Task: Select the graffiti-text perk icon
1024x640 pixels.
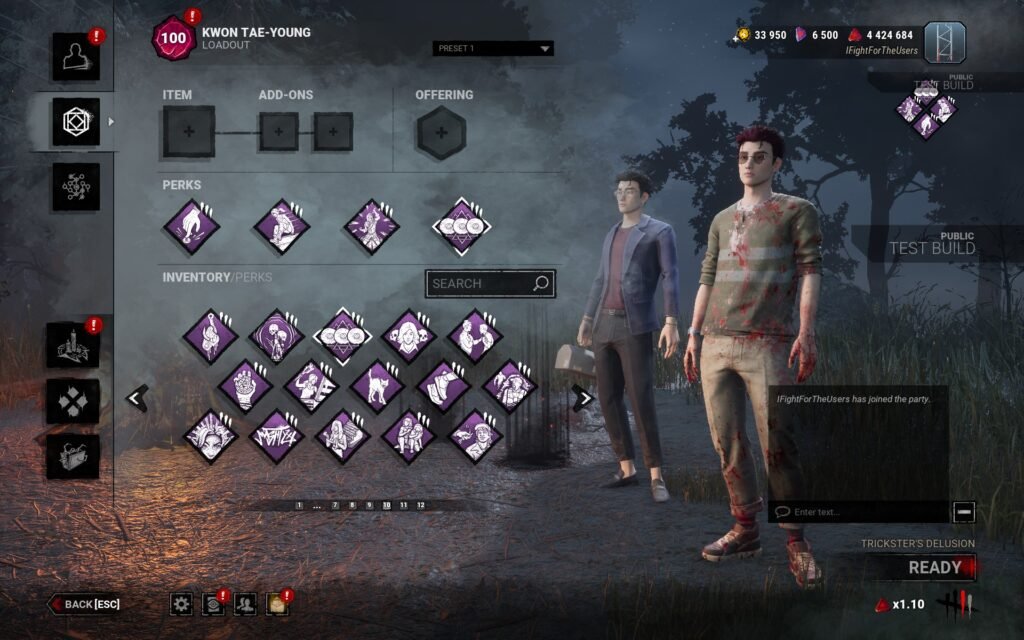Action: 276,436
